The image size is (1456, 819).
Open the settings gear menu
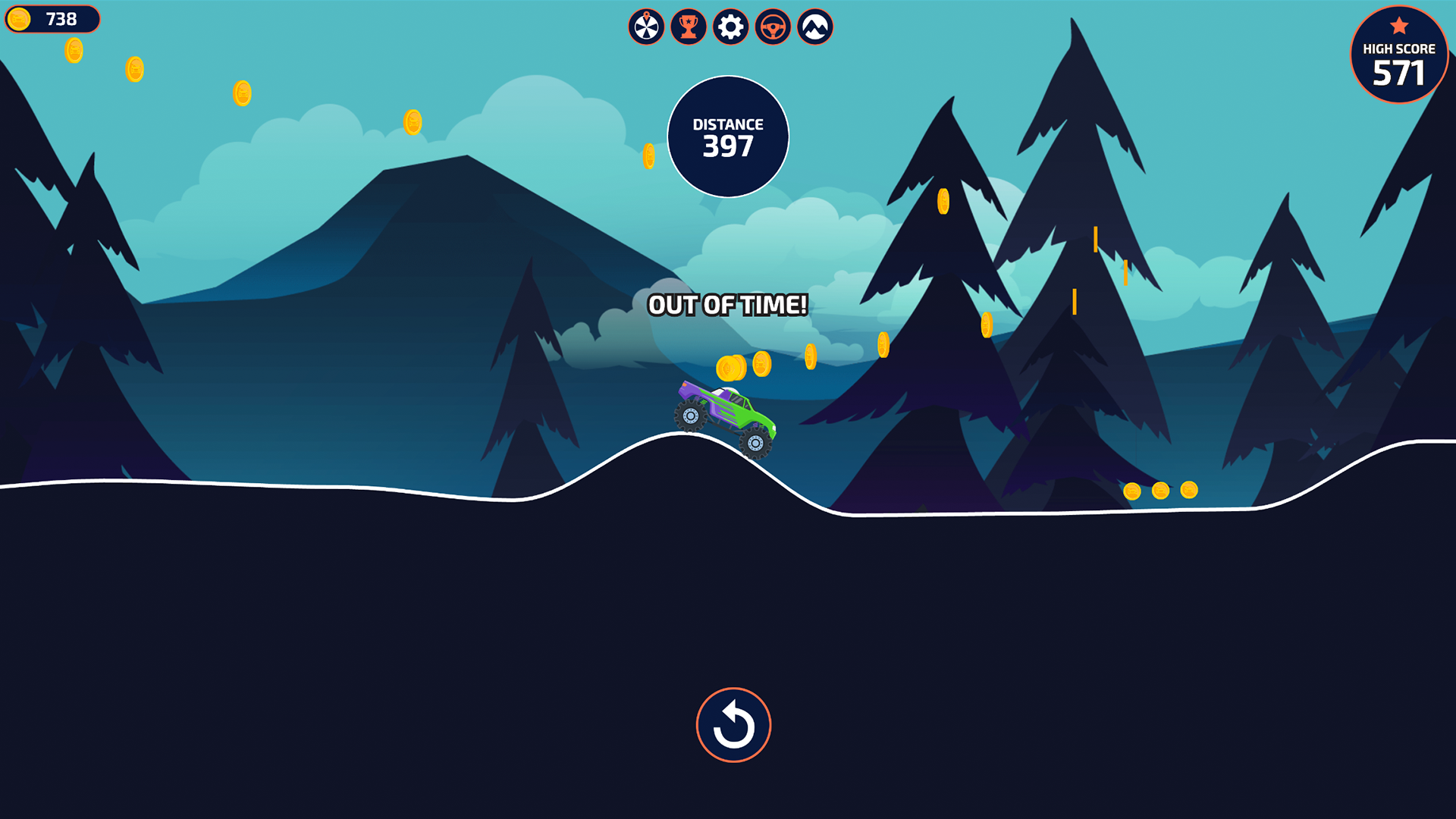click(730, 27)
